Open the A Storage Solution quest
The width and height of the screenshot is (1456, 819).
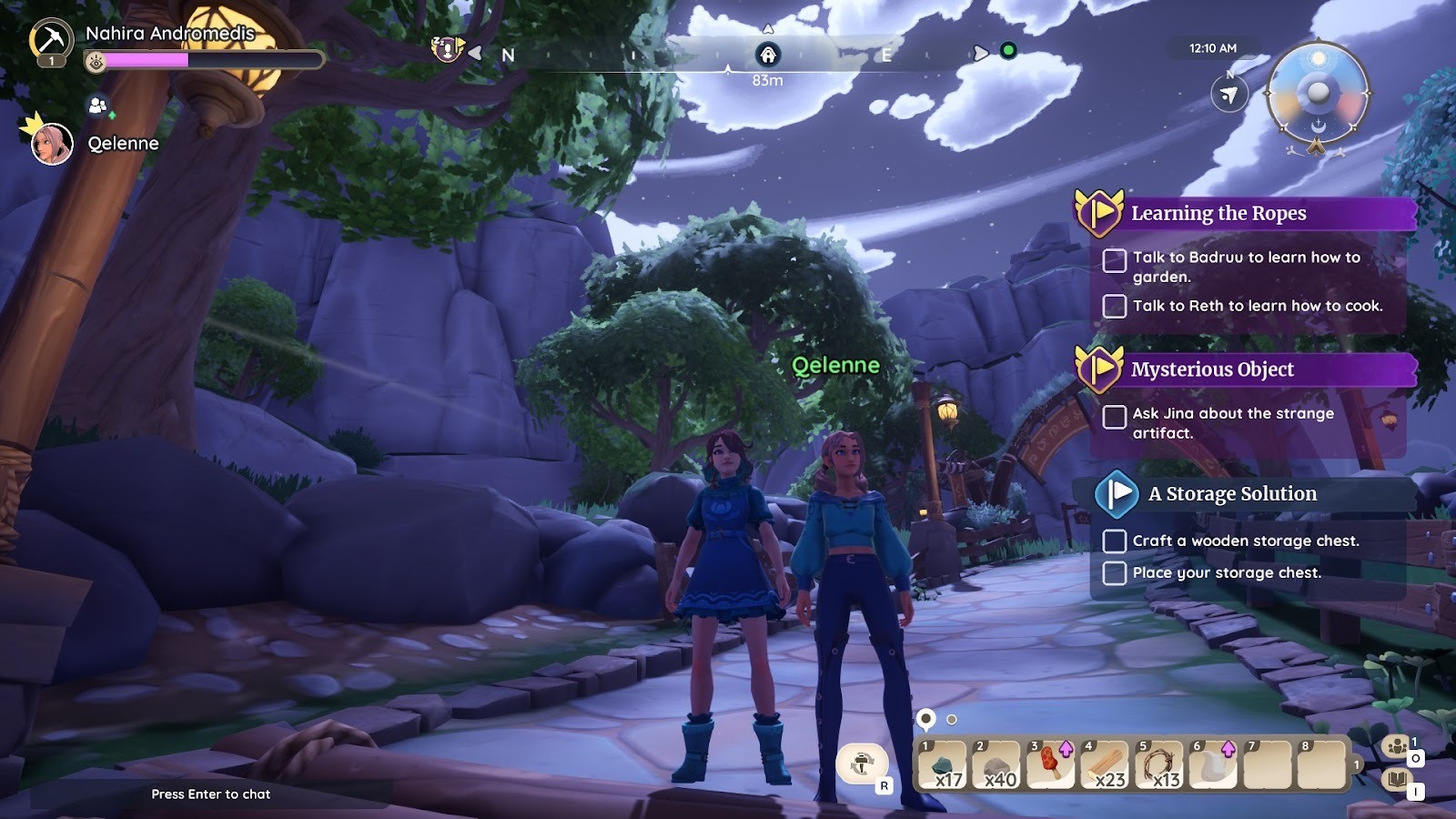point(1232,494)
